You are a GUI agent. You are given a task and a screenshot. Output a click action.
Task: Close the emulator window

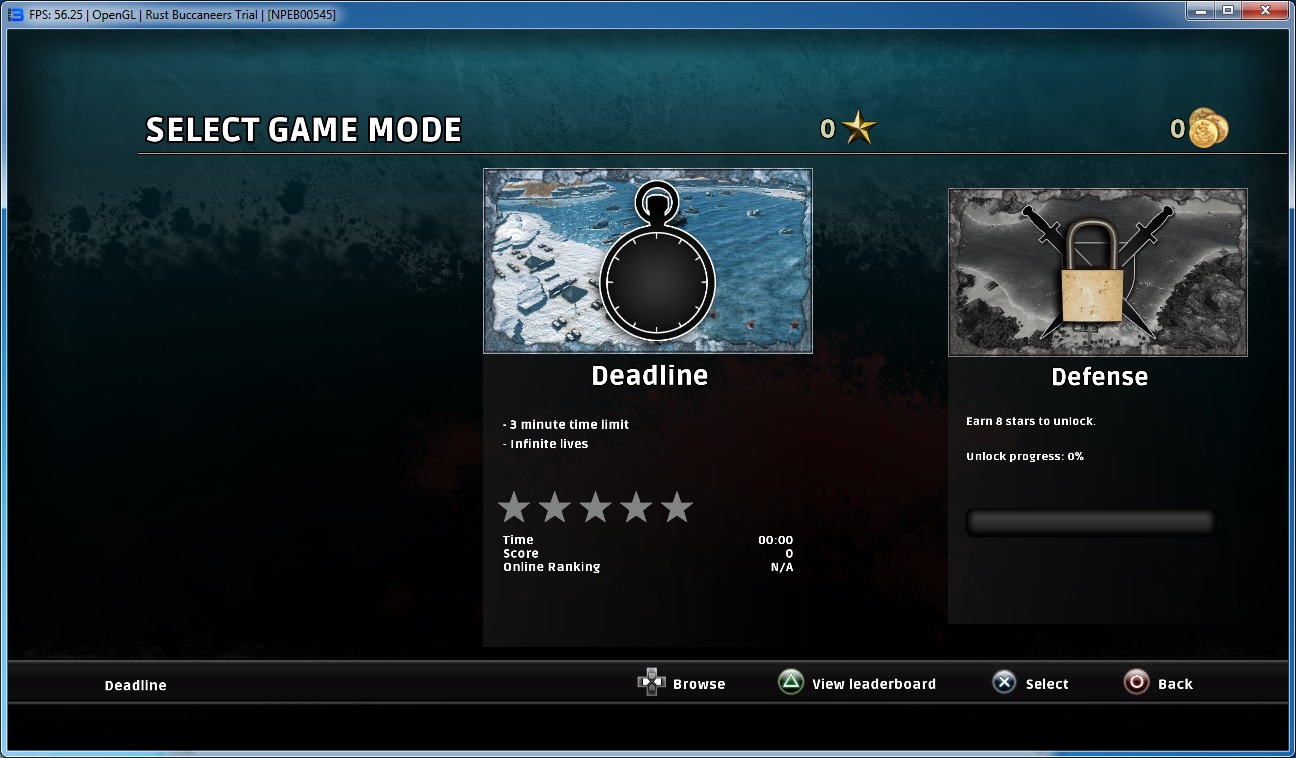[1265, 10]
